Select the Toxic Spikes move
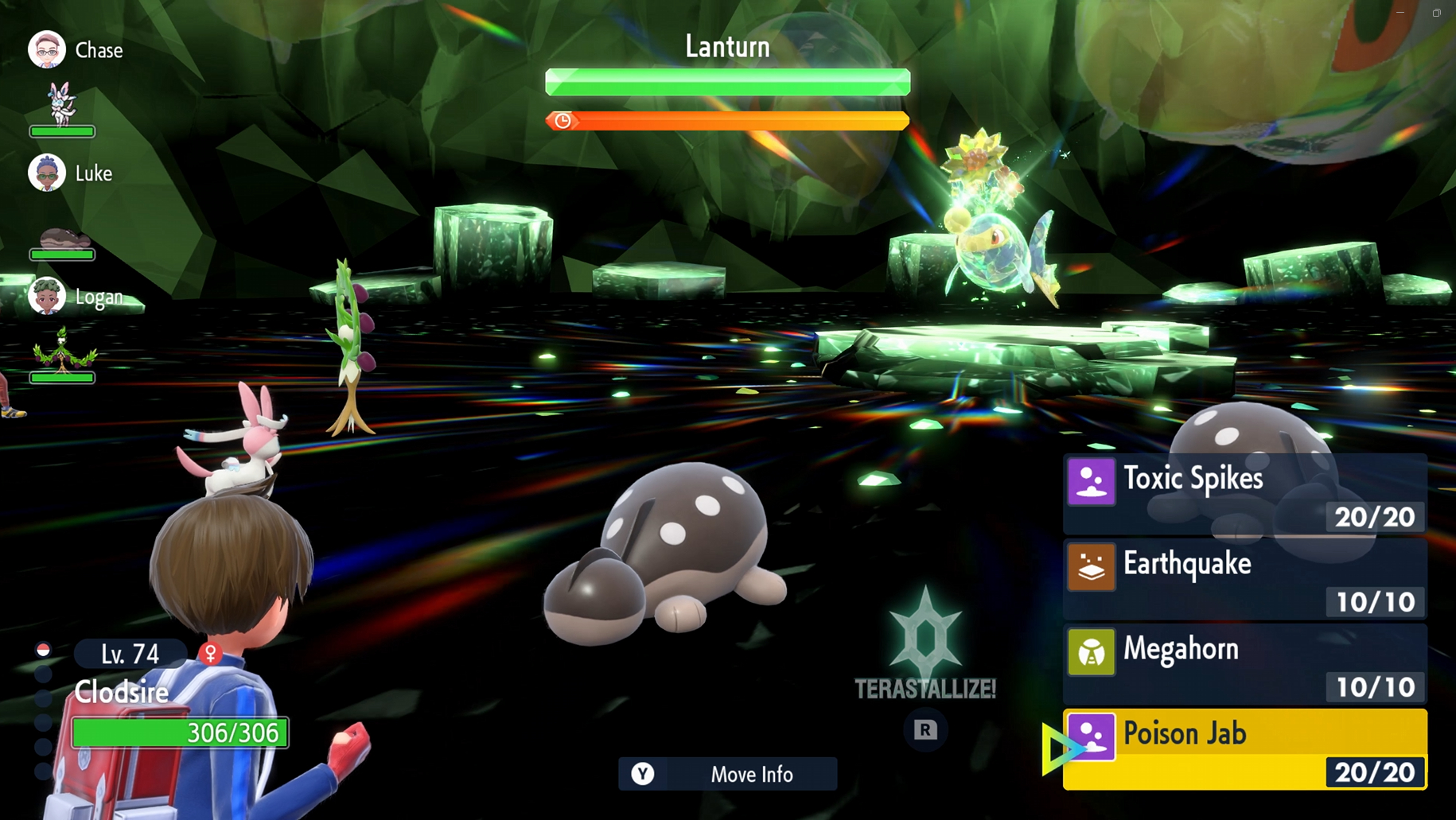The width and height of the screenshot is (1456, 820). (x=1244, y=493)
